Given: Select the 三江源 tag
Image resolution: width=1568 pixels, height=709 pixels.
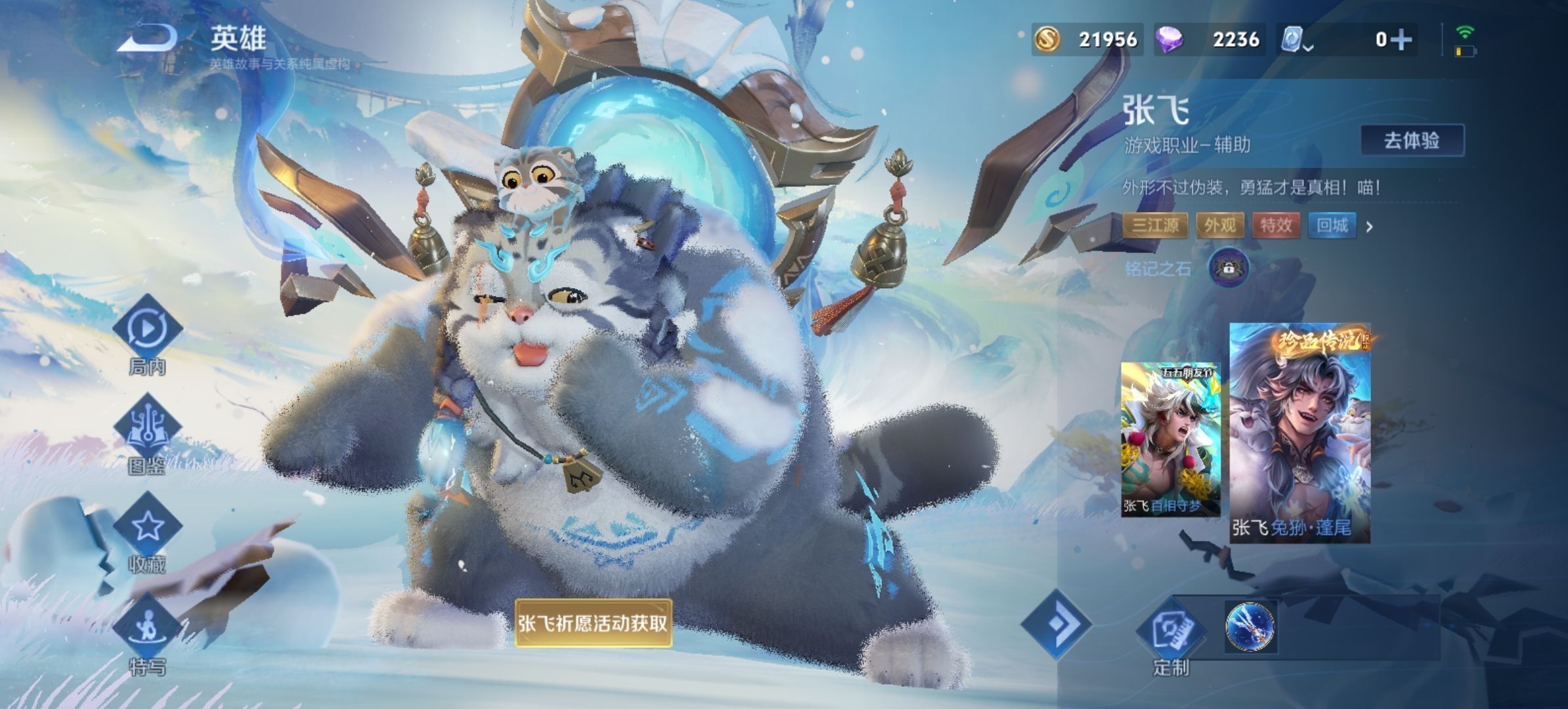Looking at the screenshot, I should (x=1155, y=226).
